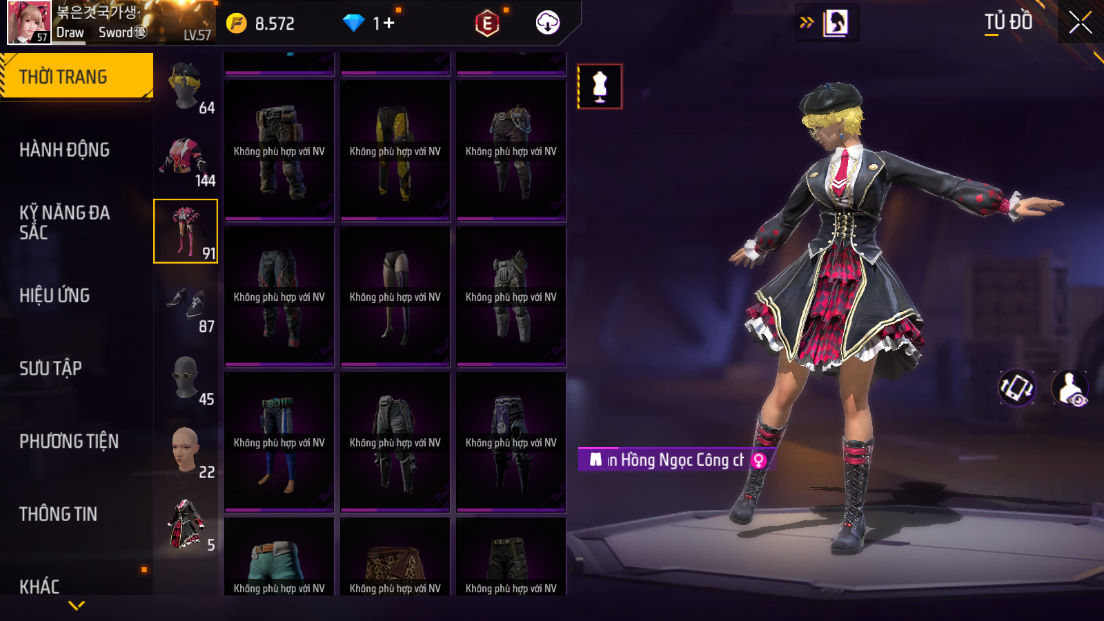Select the mask and hat subcategory
Screen dimensions: 1104x621
(185, 86)
